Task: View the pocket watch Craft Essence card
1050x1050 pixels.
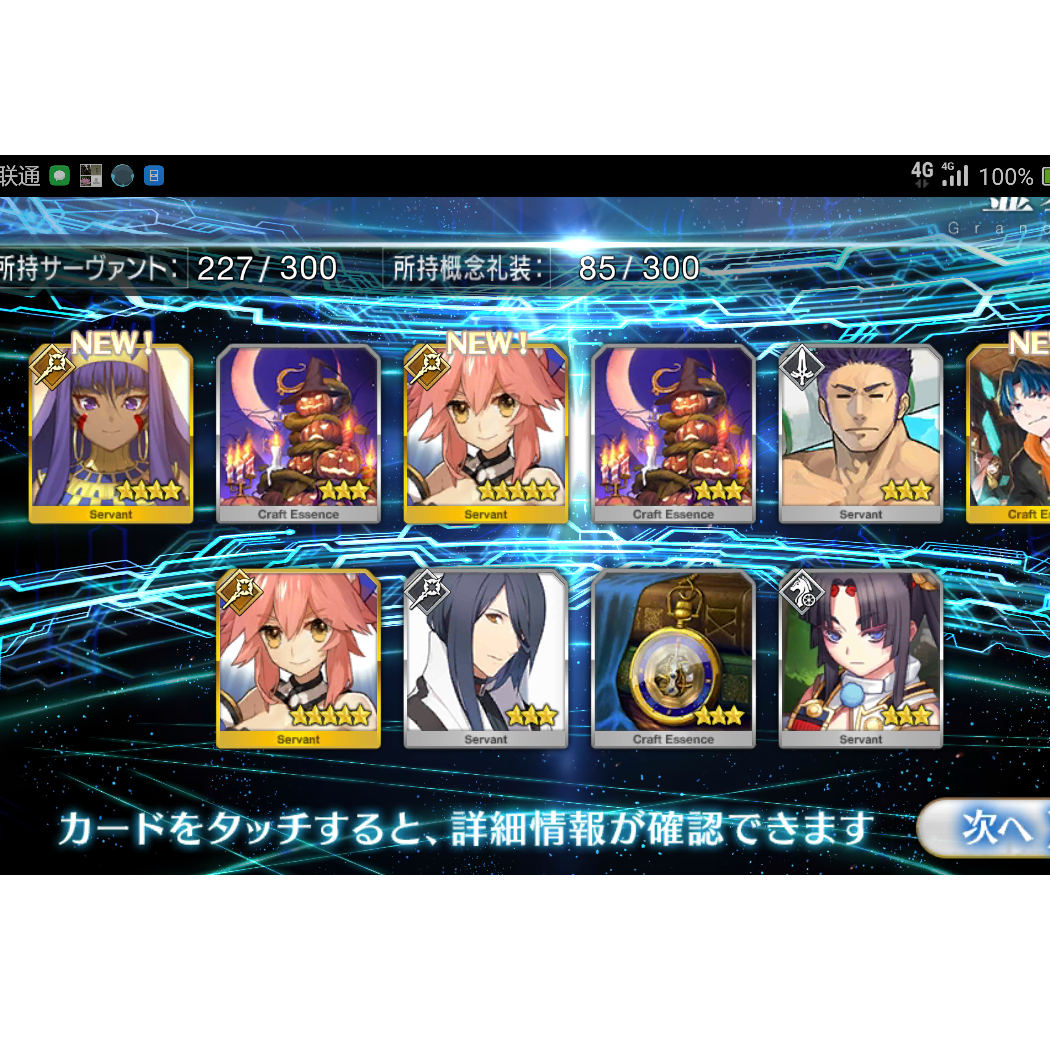Action: pyautogui.click(x=673, y=658)
